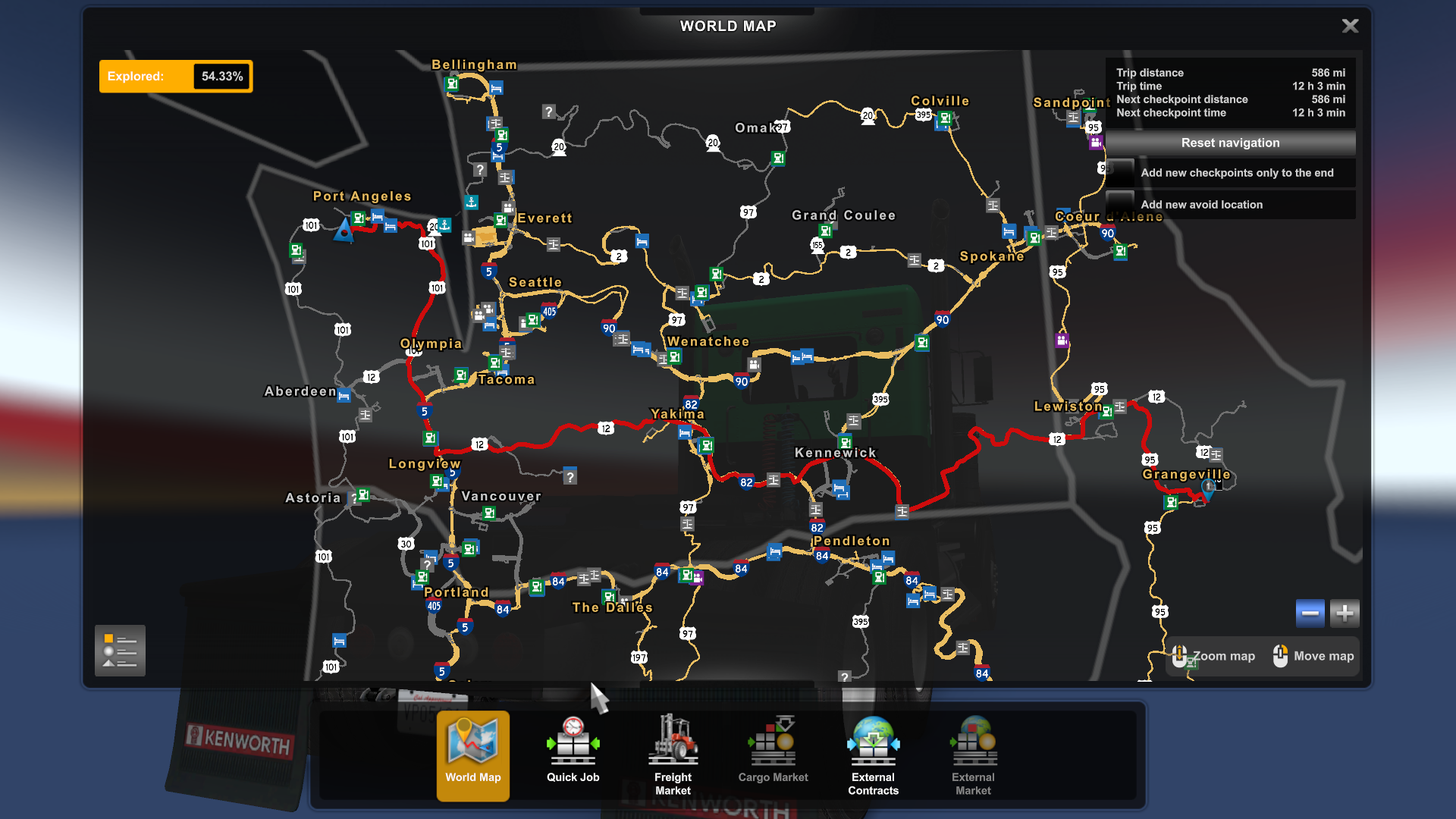Zoom in with the plus button
Viewport: 1456px width, 819px height.
[x=1344, y=613]
